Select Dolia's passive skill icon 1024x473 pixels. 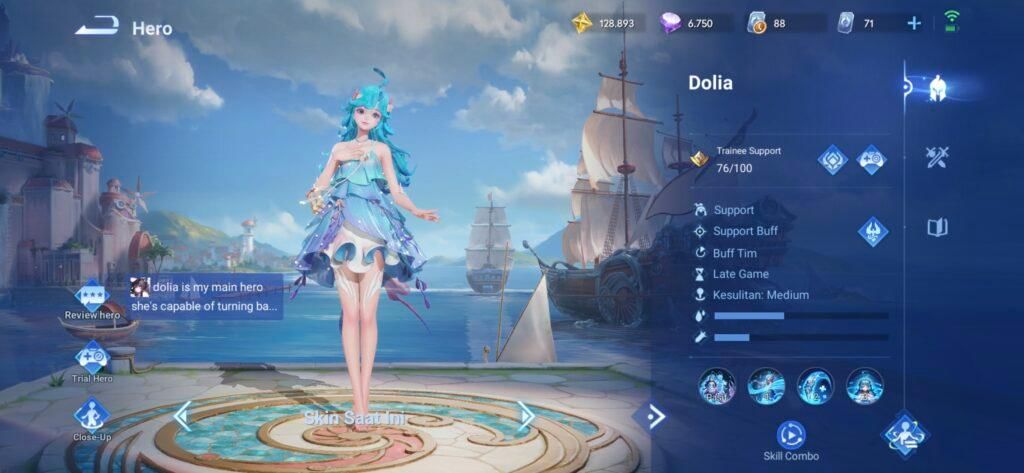tap(717, 386)
